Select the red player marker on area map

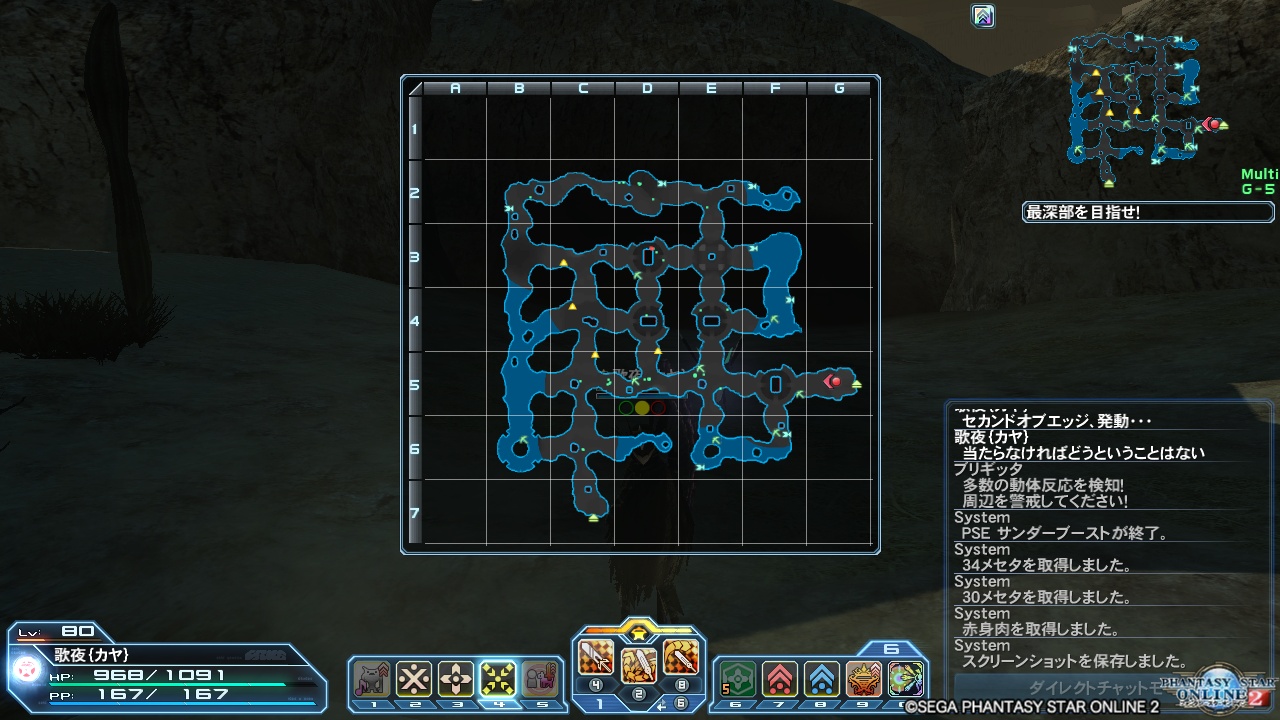pos(832,381)
